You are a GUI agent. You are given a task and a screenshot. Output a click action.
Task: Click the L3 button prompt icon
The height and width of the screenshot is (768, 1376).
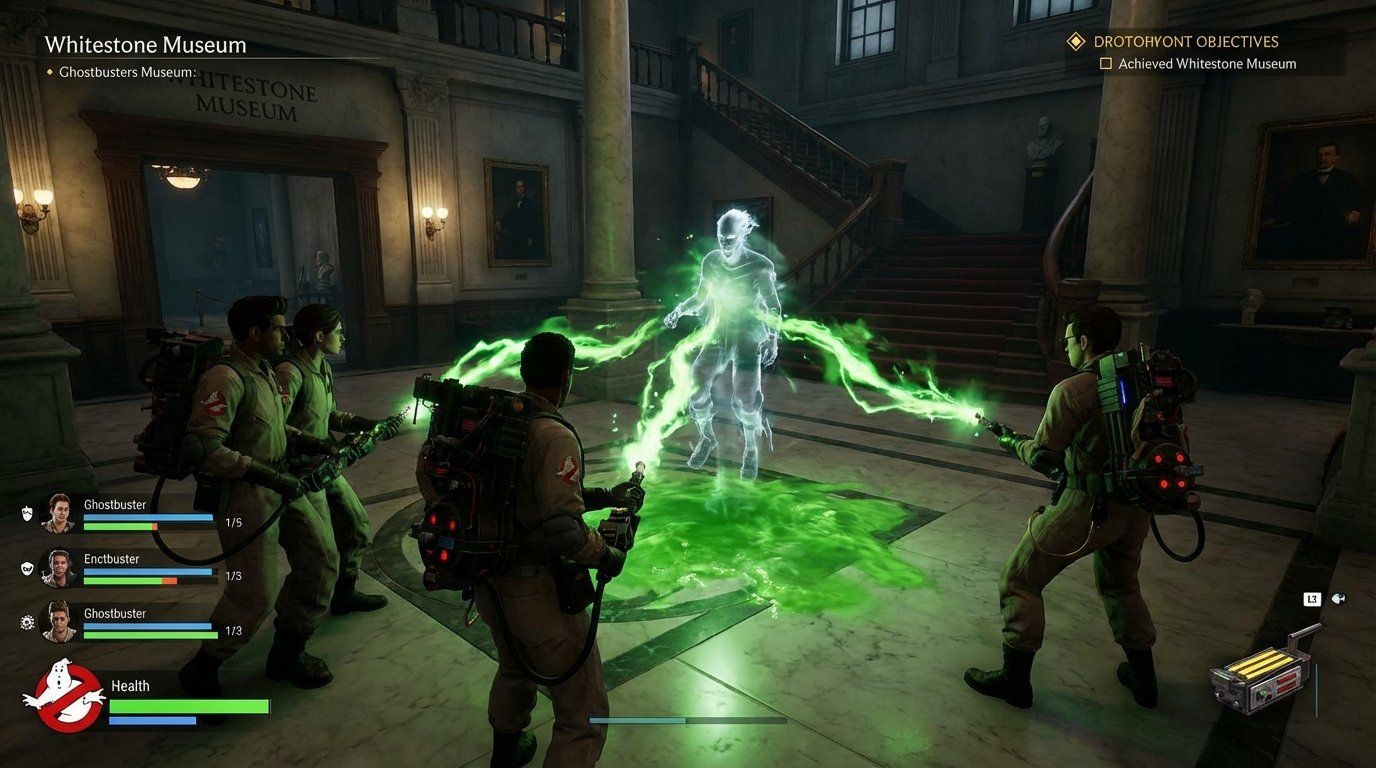point(1314,598)
